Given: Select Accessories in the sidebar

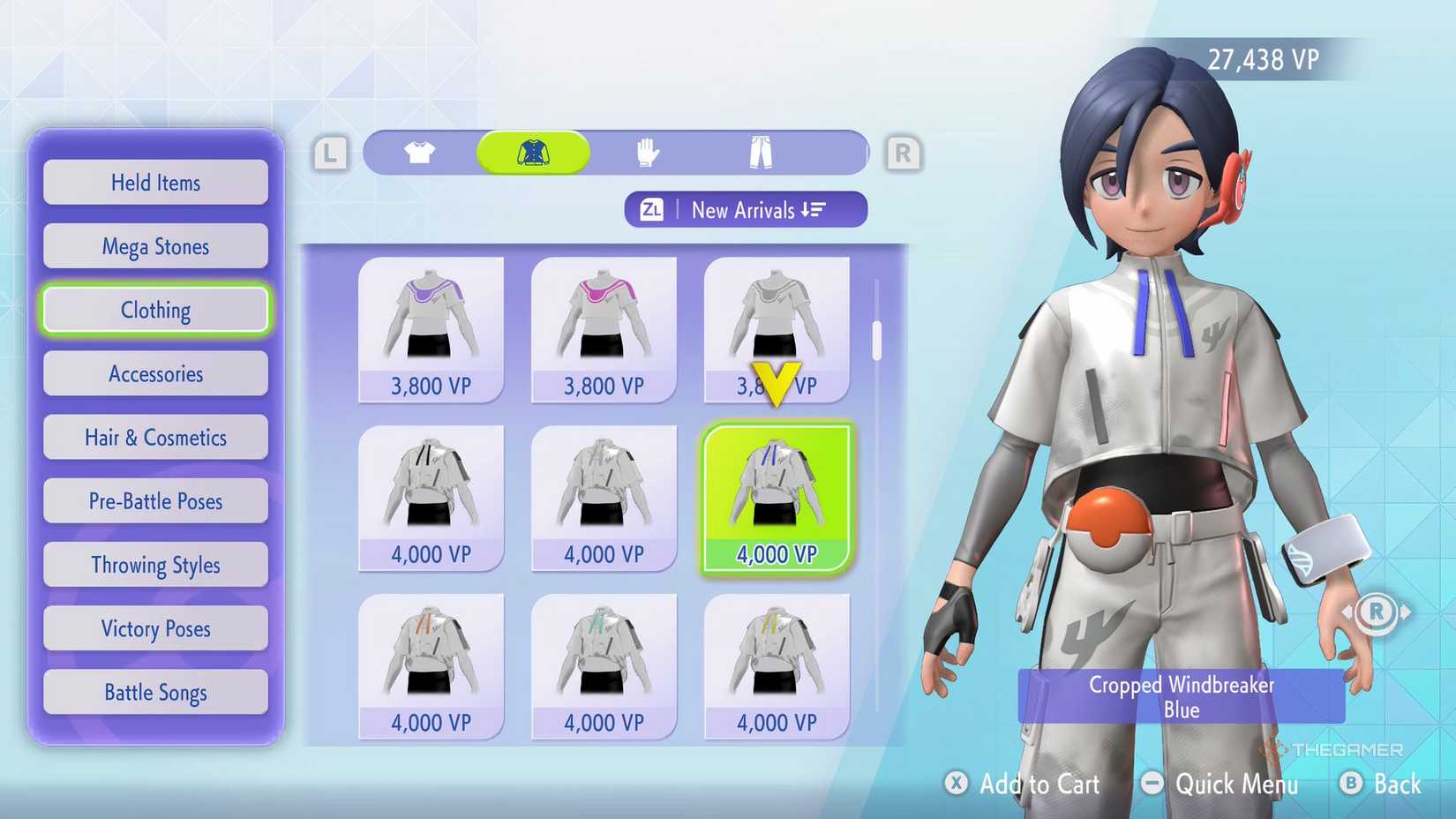Looking at the screenshot, I should coord(155,373).
